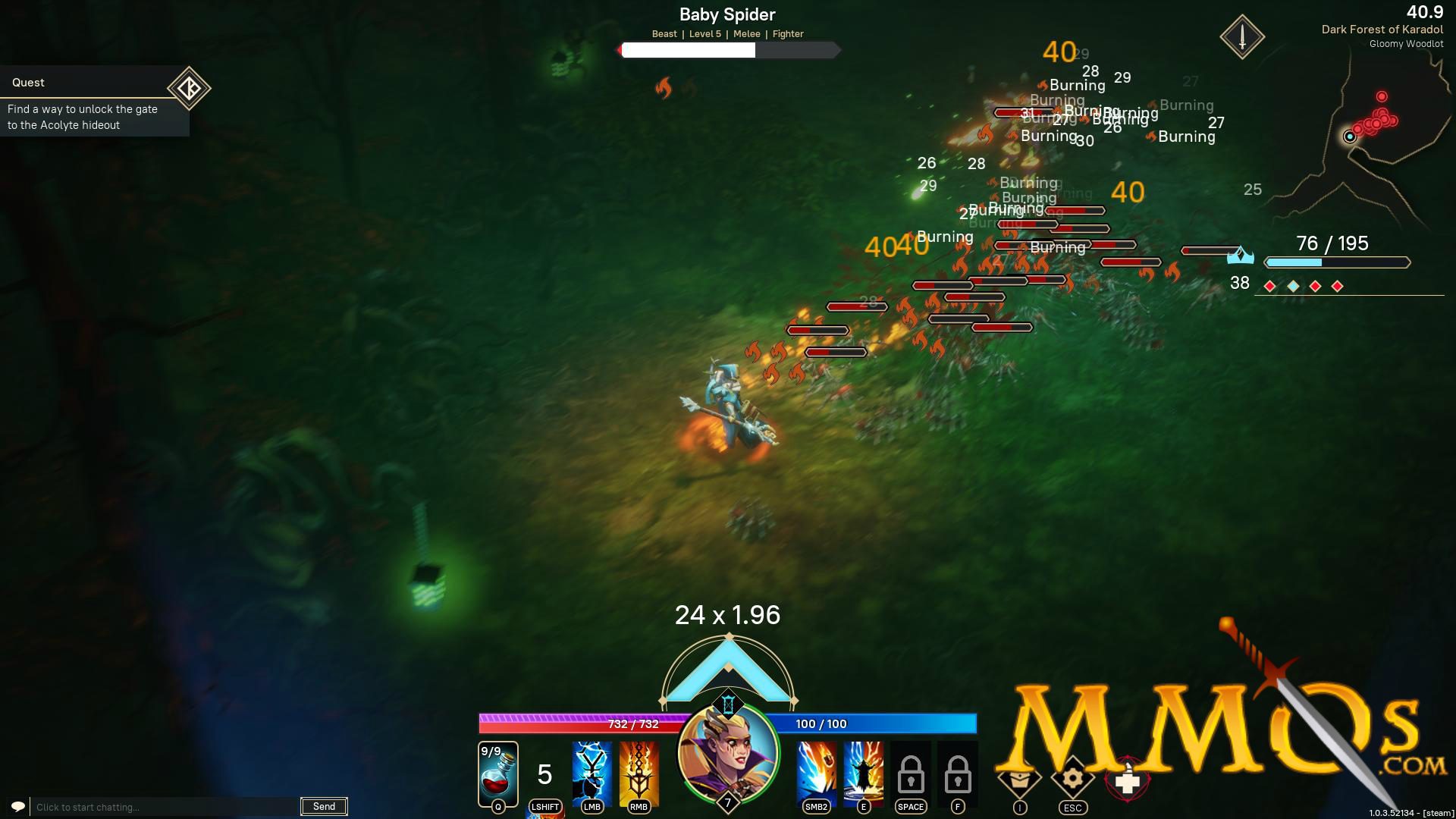Use the red health potion flask
The height and width of the screenshot is (819, 1456).
tap(498, 773)
